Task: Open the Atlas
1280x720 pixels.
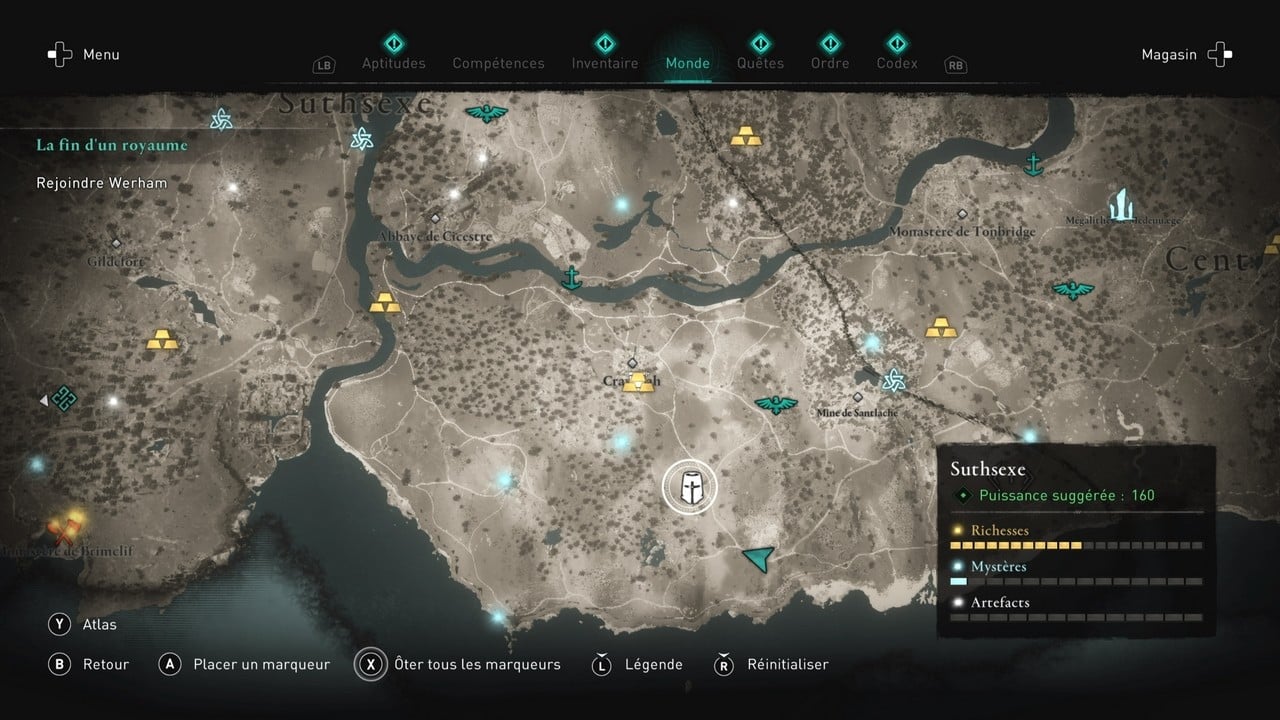Action: pos(100,624)
